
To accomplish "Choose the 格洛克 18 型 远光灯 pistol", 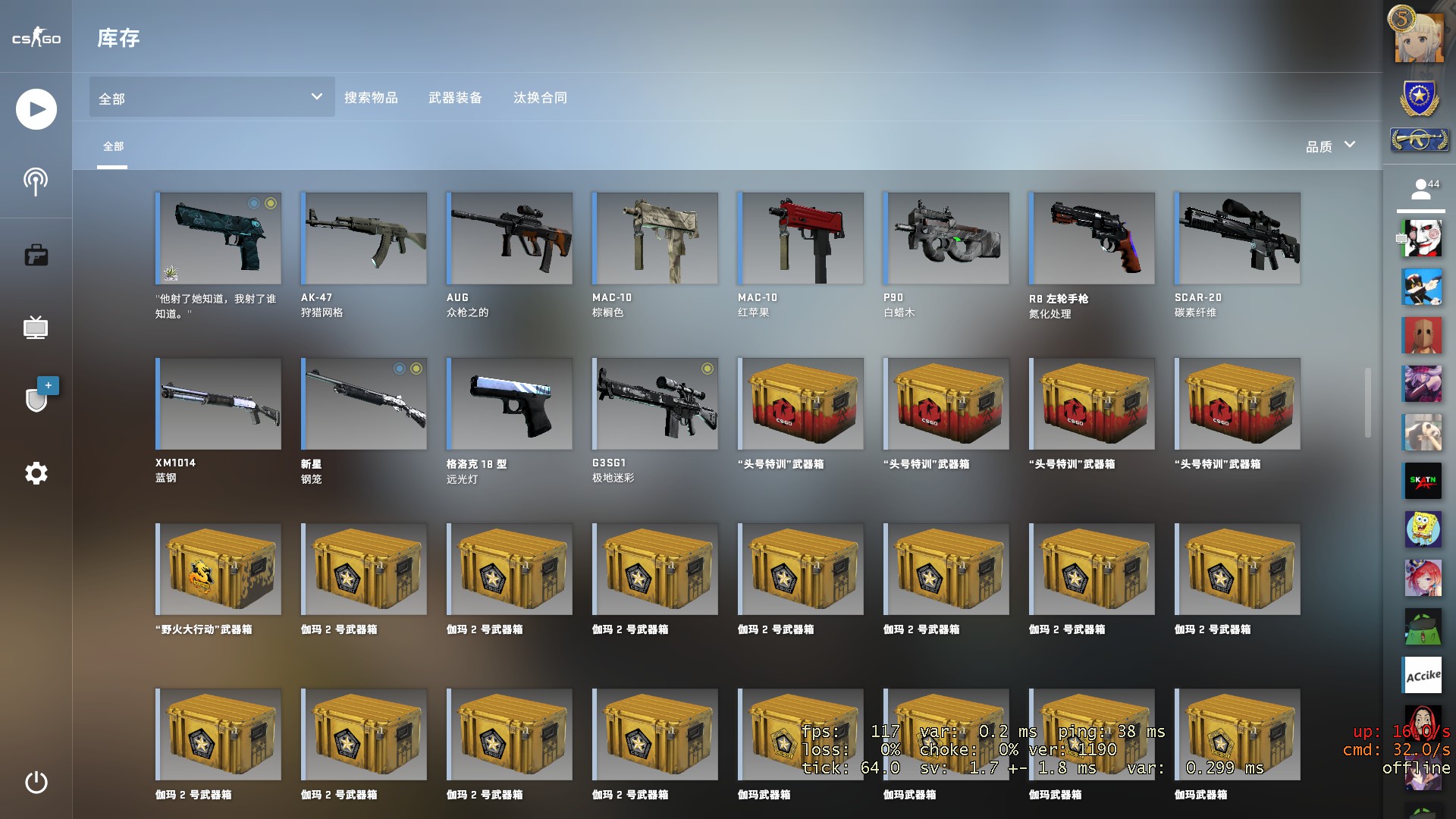I will tap(510, 404).
